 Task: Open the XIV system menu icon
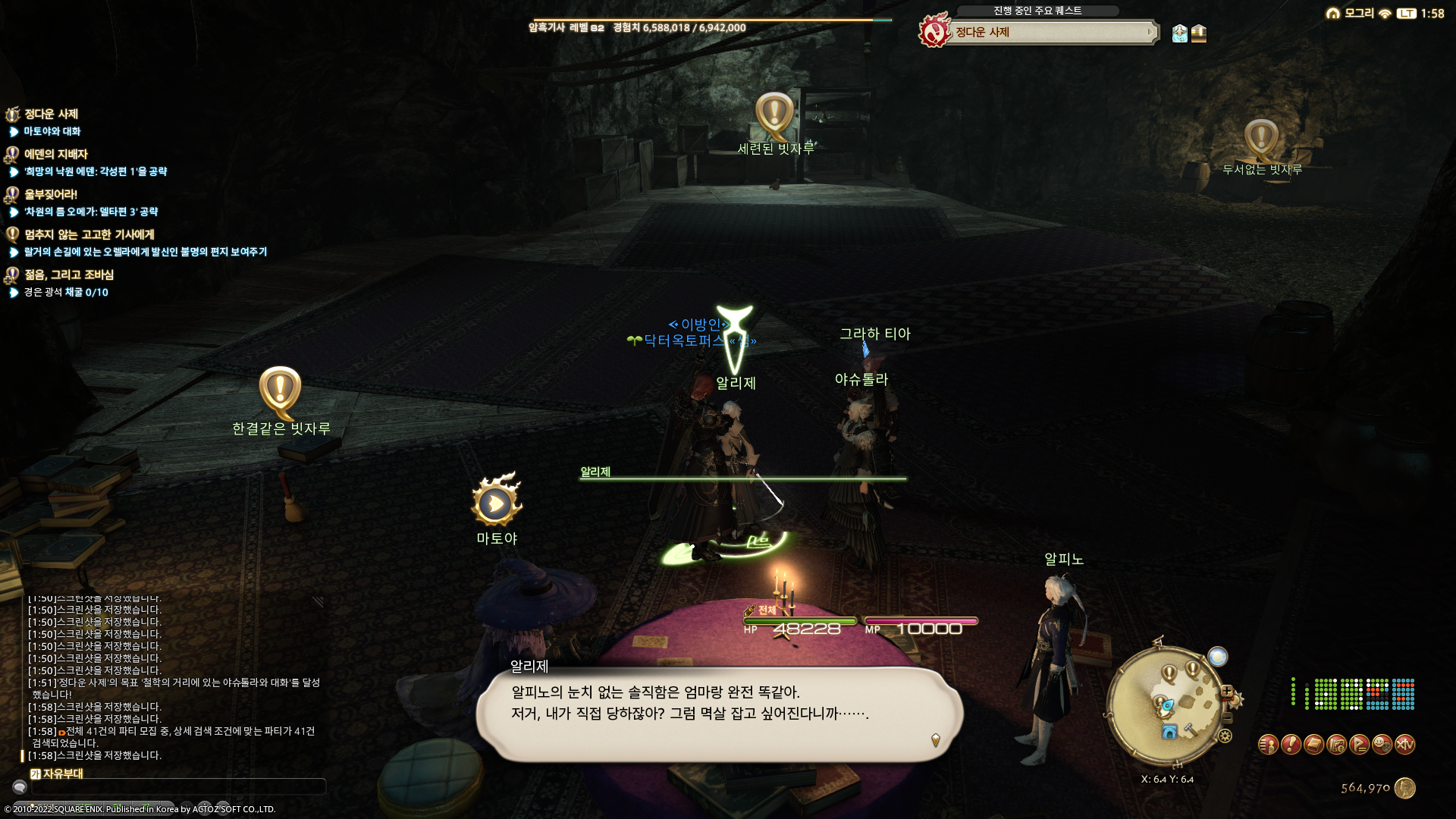[x=1405, y=745]
